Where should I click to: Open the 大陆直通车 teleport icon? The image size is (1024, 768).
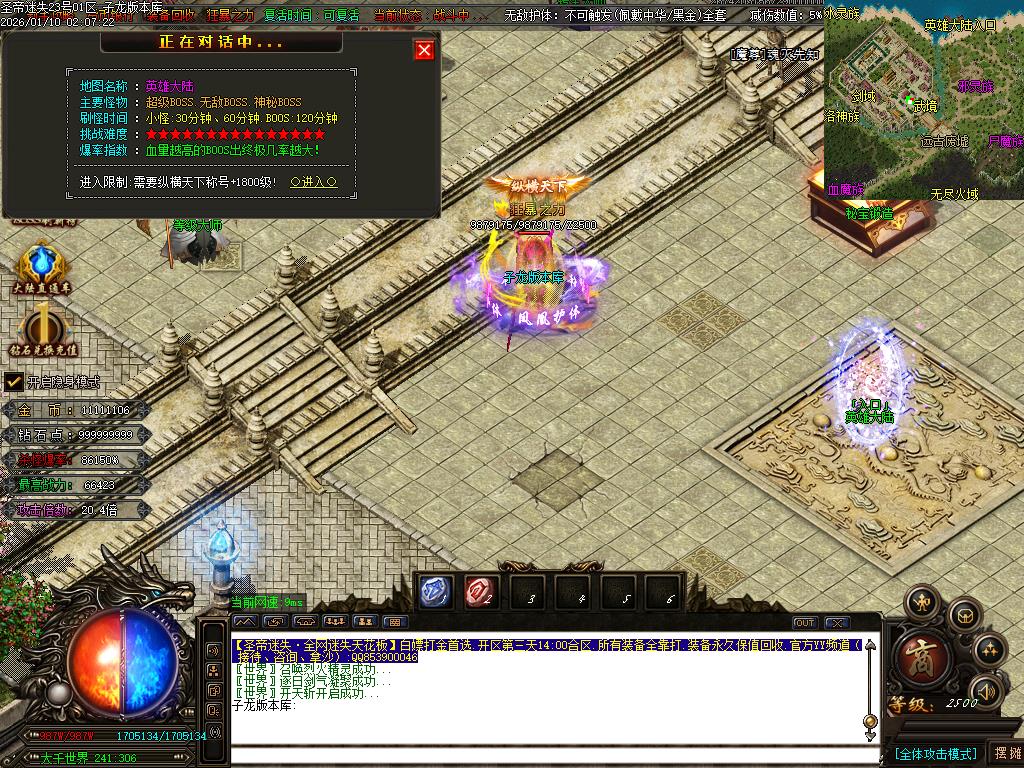(x=42, y=268)
